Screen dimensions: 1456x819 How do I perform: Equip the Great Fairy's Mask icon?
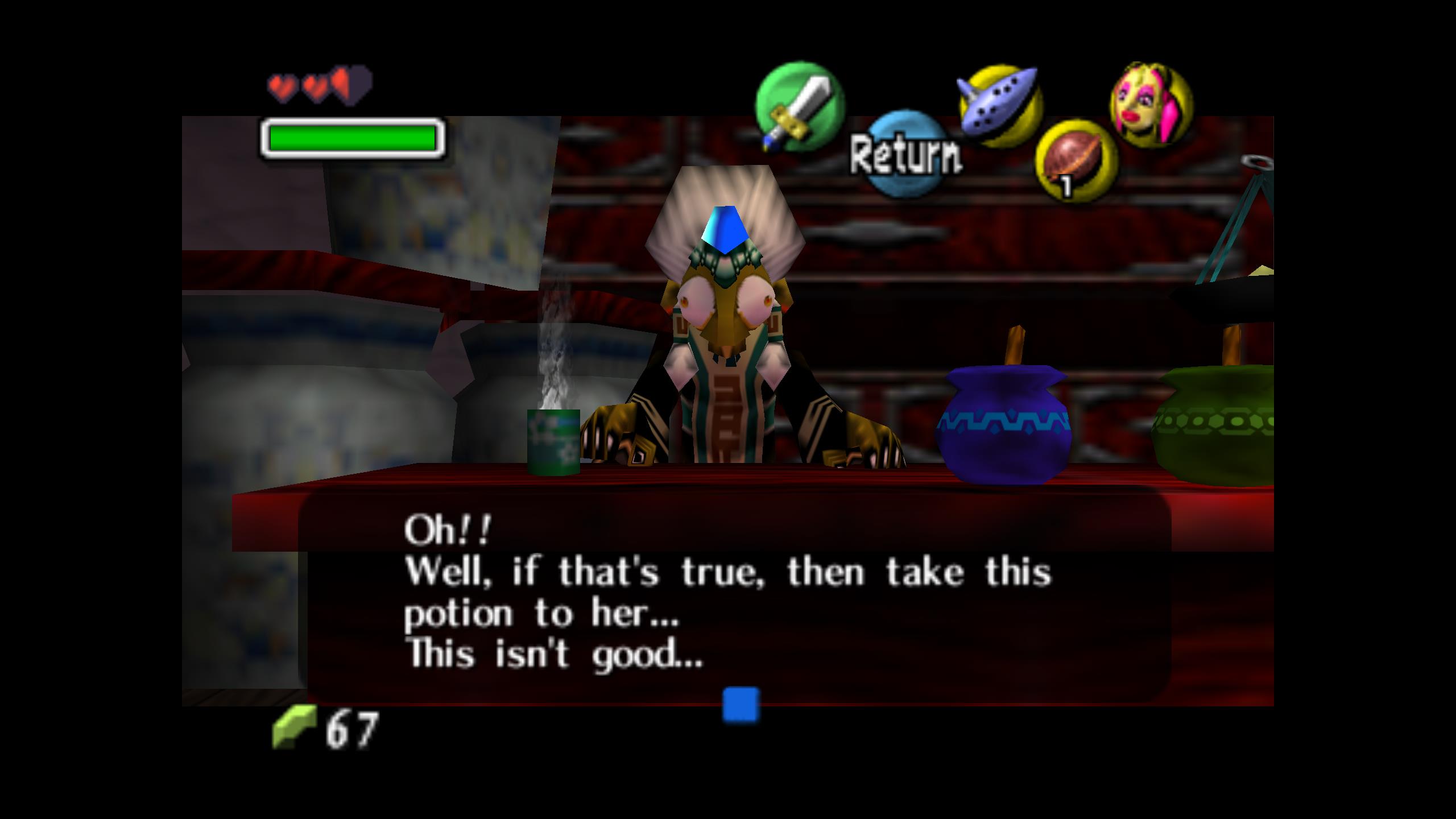(x=1151, y=105)
